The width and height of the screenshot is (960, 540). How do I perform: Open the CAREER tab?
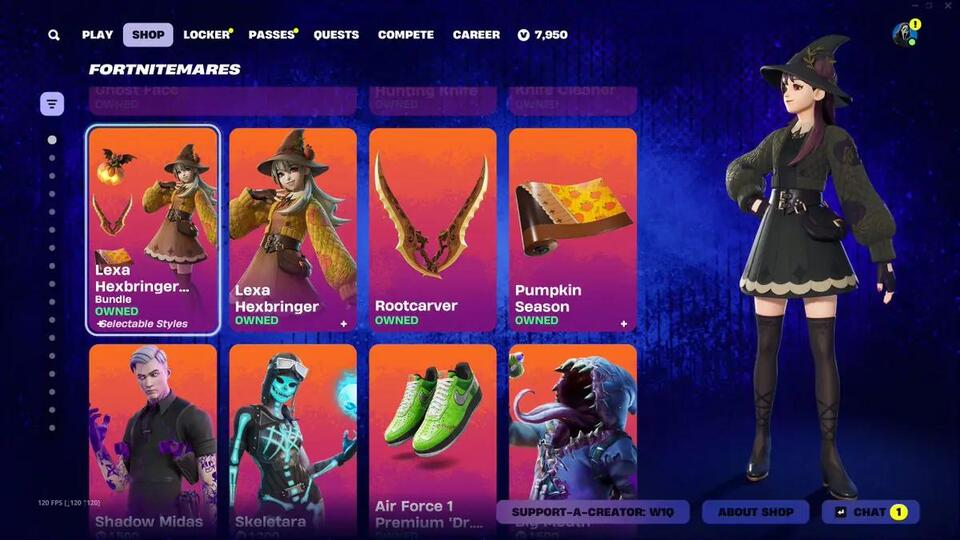point(476,35)
